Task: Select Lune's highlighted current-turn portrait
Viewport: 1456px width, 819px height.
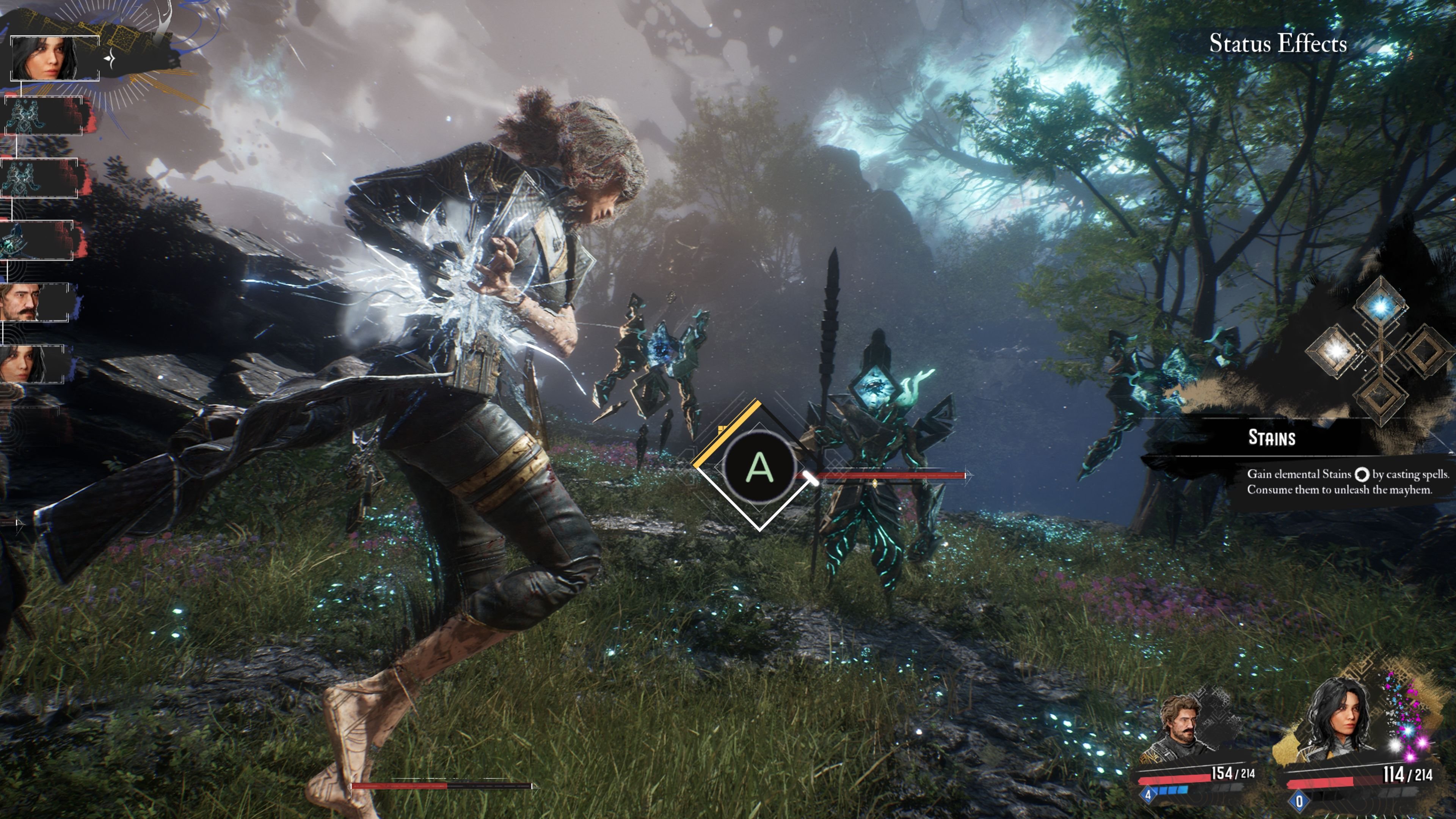Action: click(x=54, y=58)
